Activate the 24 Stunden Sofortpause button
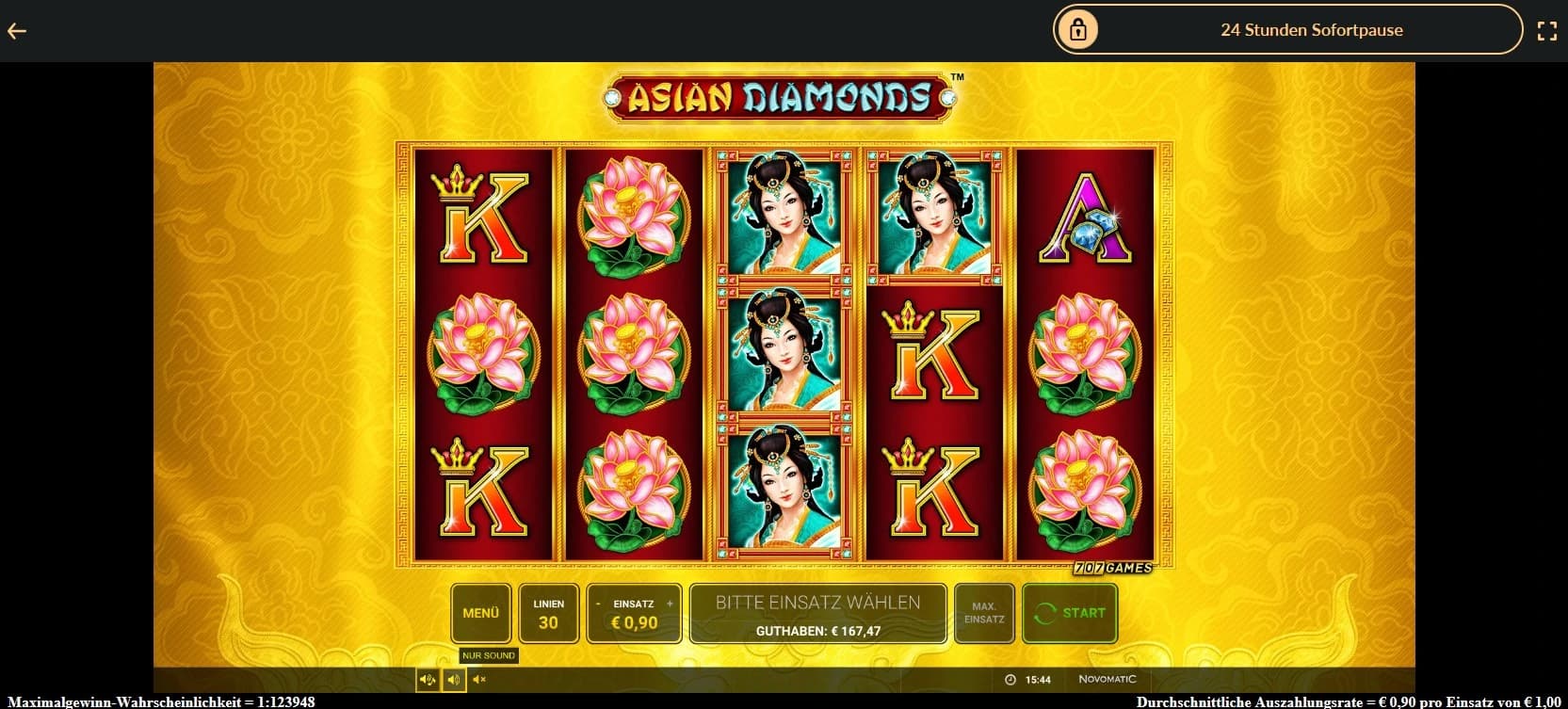 tap(1287, 30)
